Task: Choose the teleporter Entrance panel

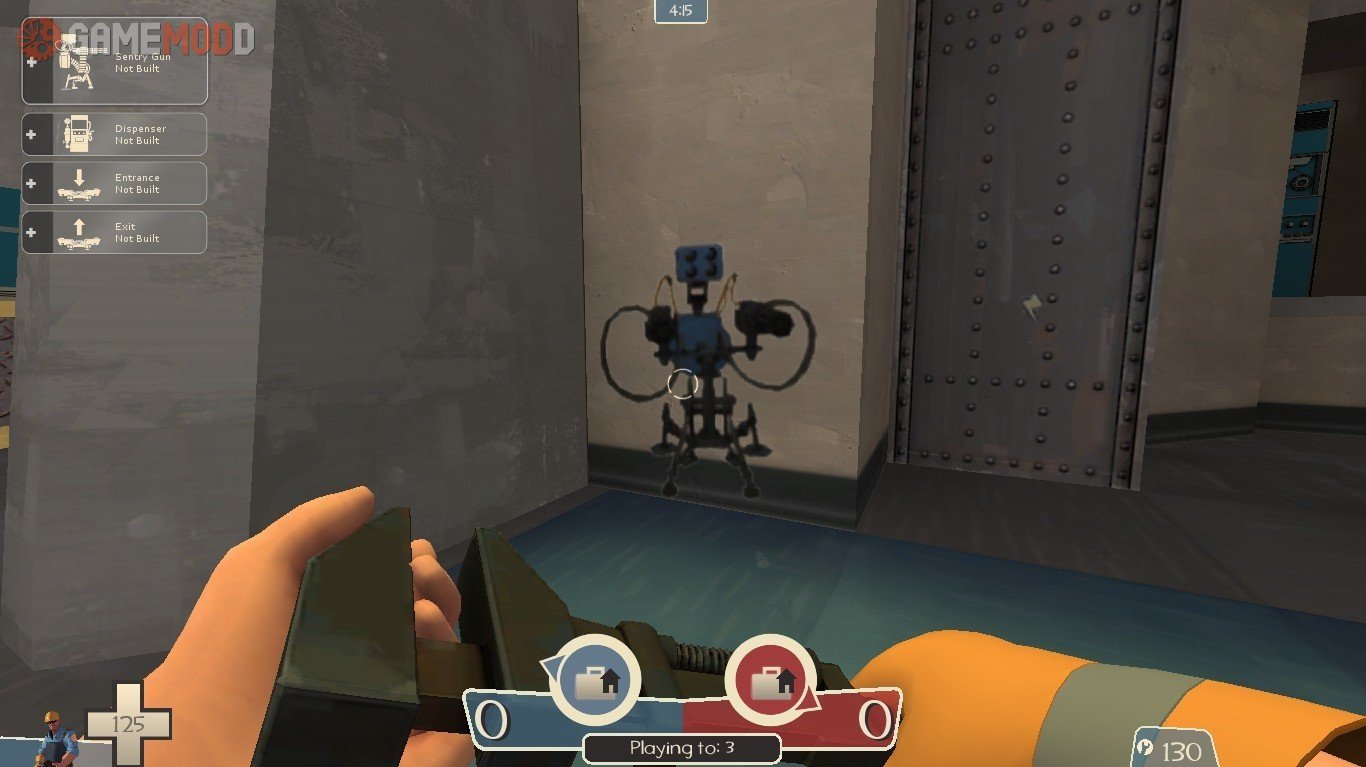Action: click(114, 183)
